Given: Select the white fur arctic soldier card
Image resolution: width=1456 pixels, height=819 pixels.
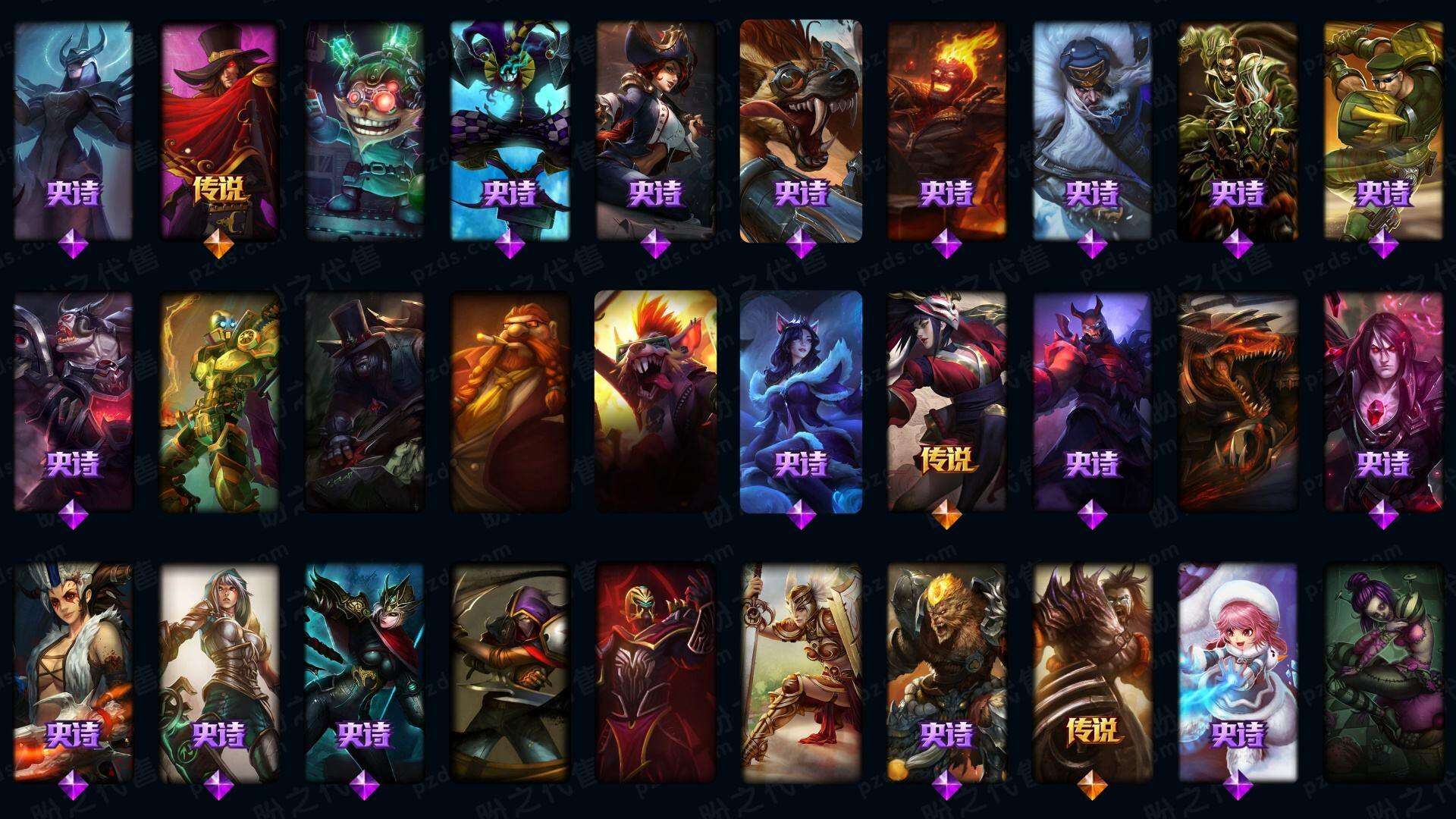Looking at the screenshot, I should (x=1092, y=129).
